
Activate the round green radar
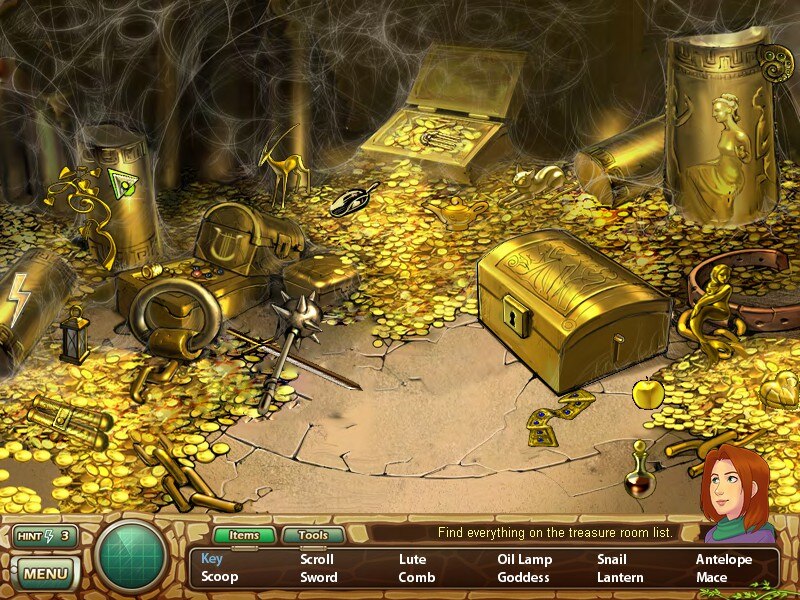point(131,556)
